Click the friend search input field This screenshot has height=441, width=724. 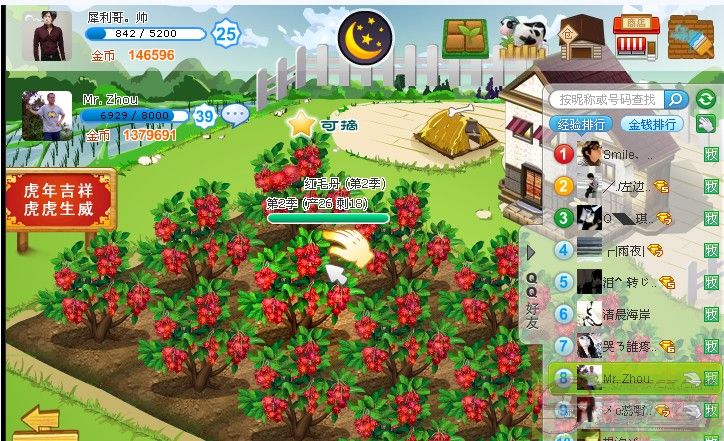click(607, 100)
